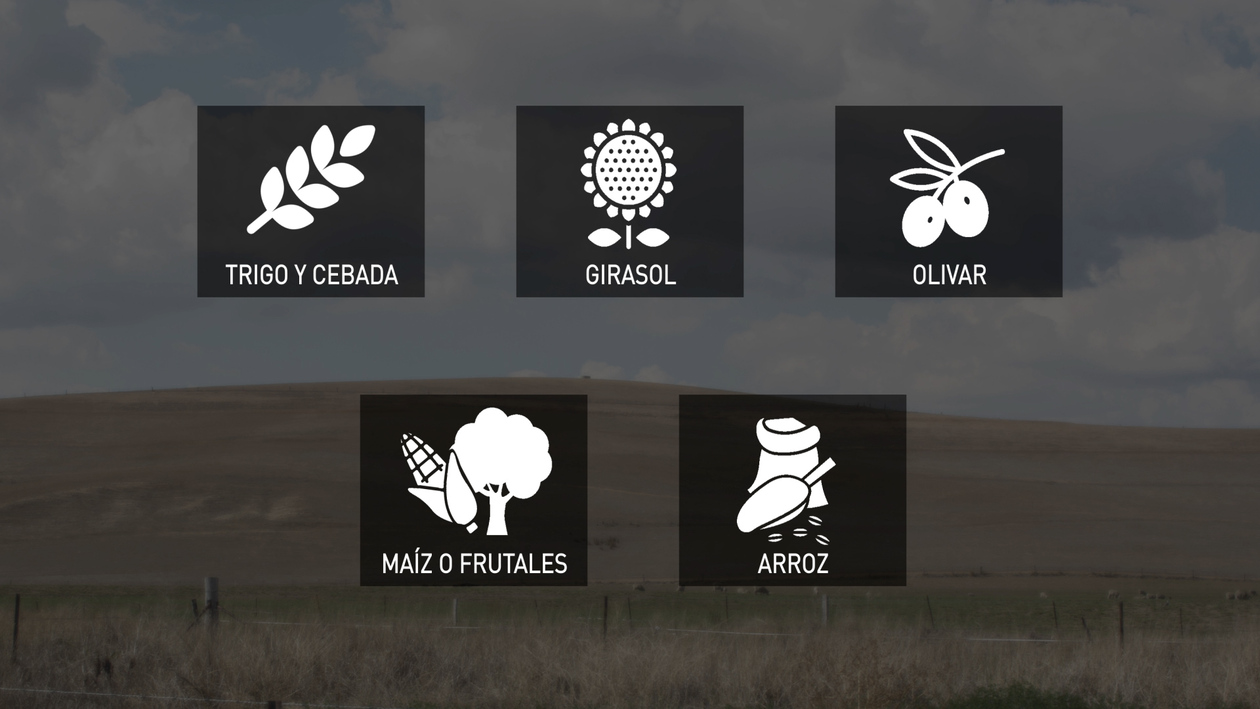Select the Trigo y Cebada tile
1260x709 pixels.
click(310, 201)
